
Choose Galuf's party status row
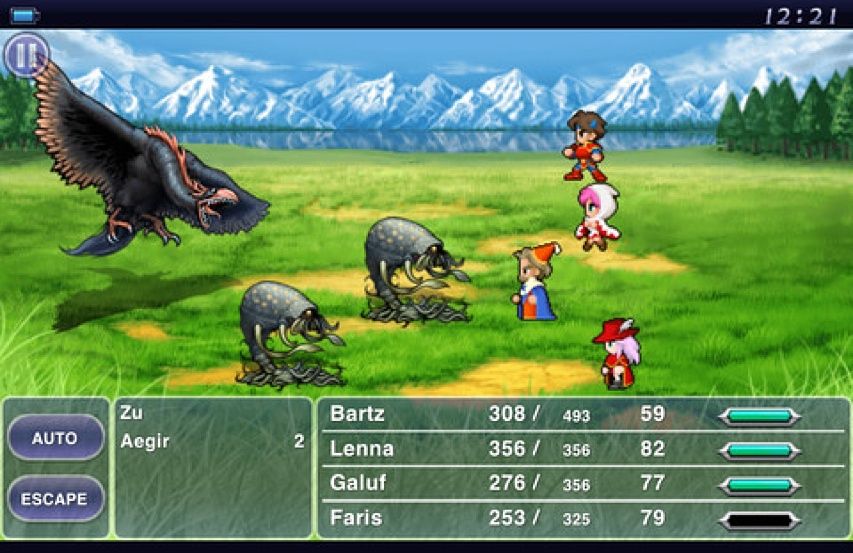click(x=581, y=484)
